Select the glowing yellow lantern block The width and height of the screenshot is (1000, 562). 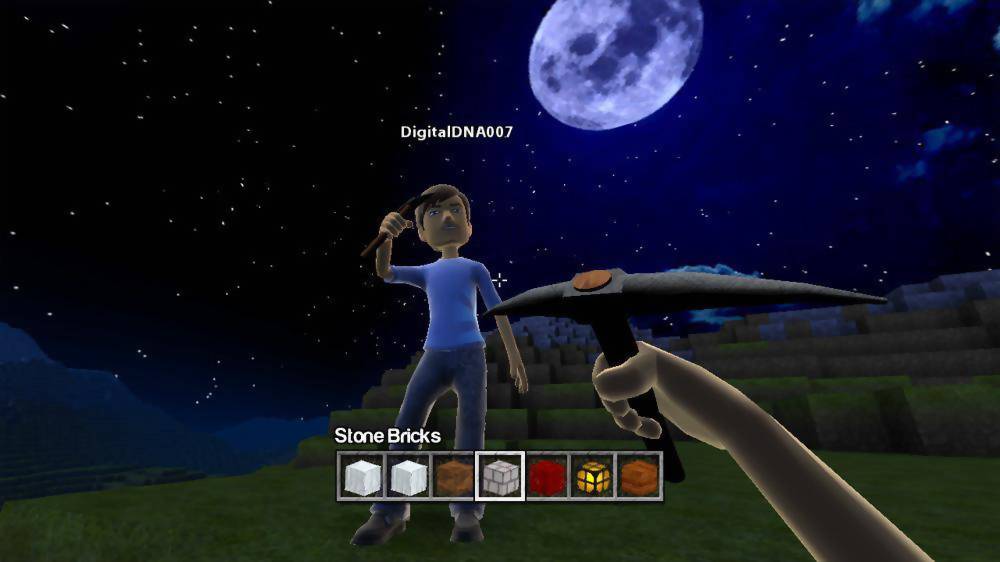(x=593, y=476)
